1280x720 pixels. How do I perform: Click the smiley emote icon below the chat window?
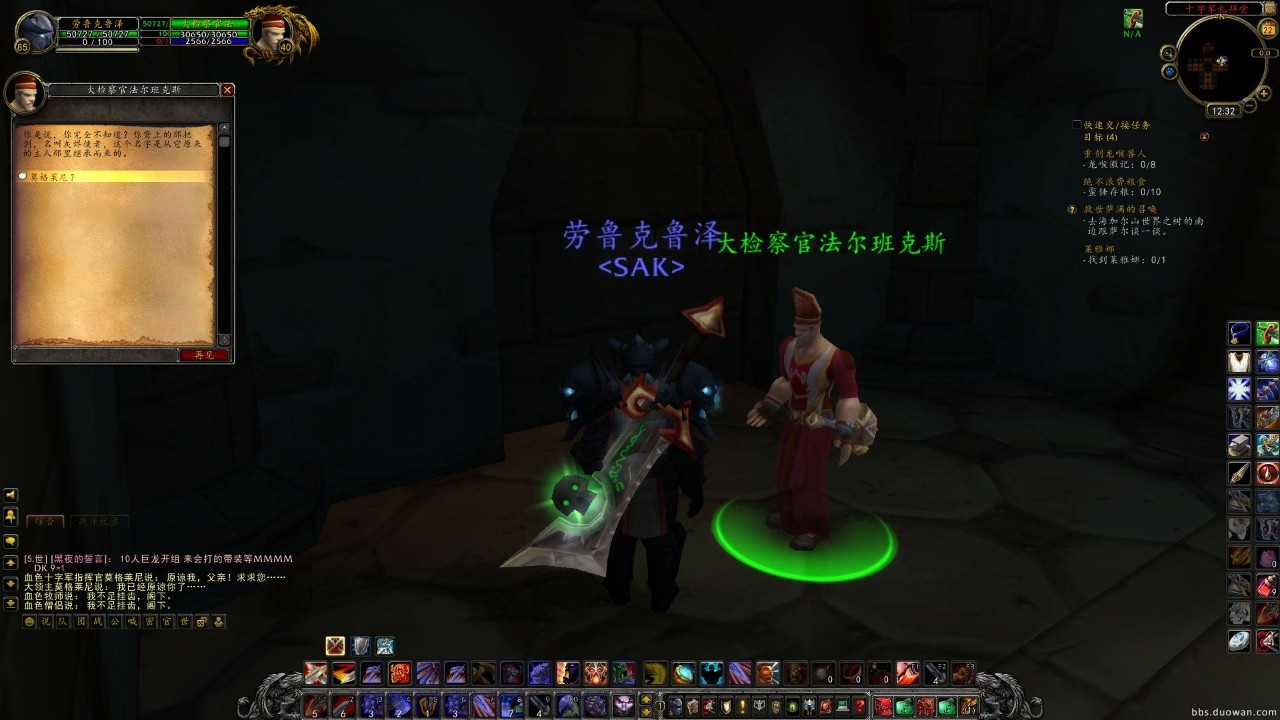click(29, 621)
